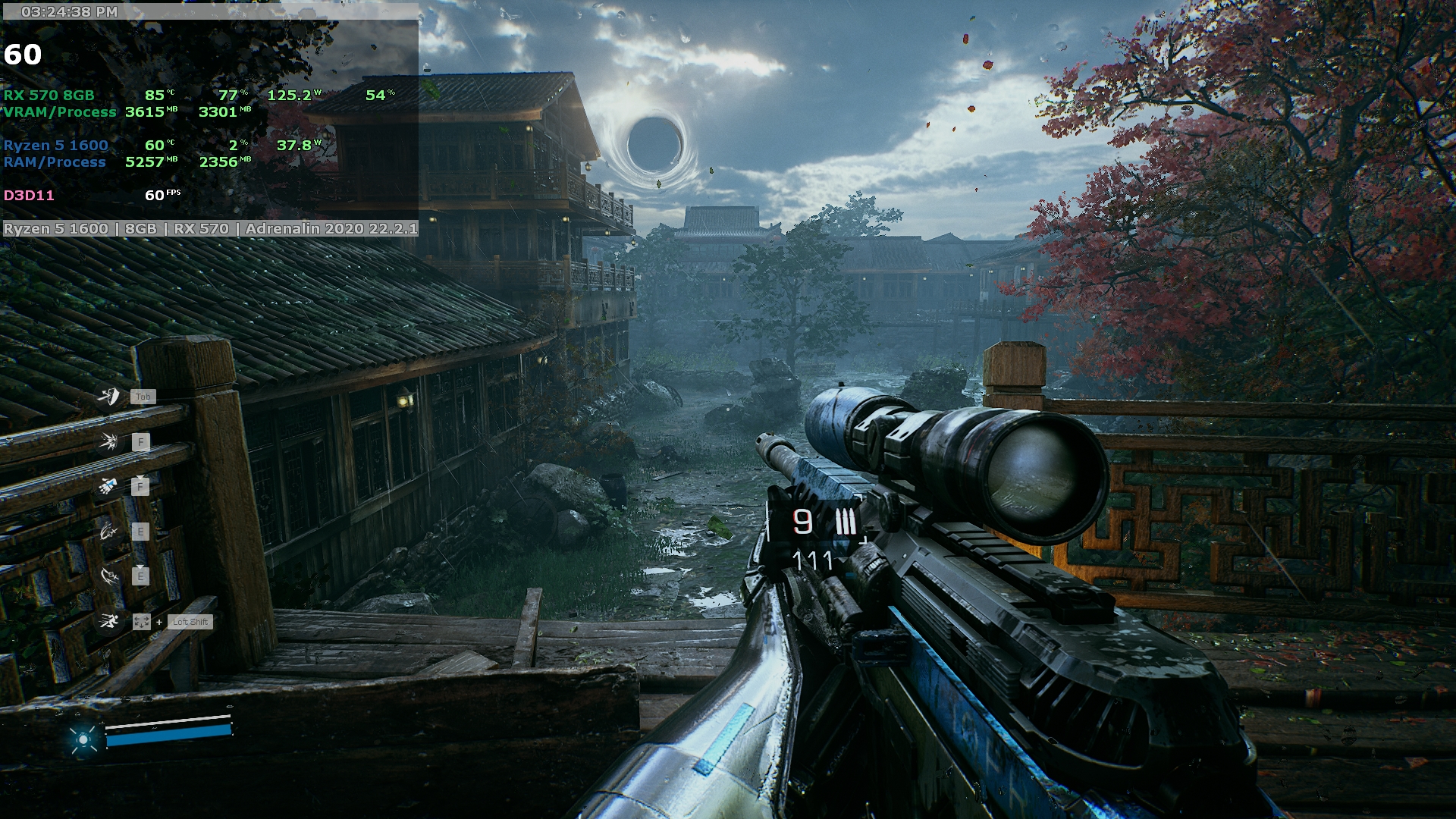Click the dashing runner ability icon
The width and height of the screenshot is (1456, 819).
pyautogui.click(x=109, y=622)
